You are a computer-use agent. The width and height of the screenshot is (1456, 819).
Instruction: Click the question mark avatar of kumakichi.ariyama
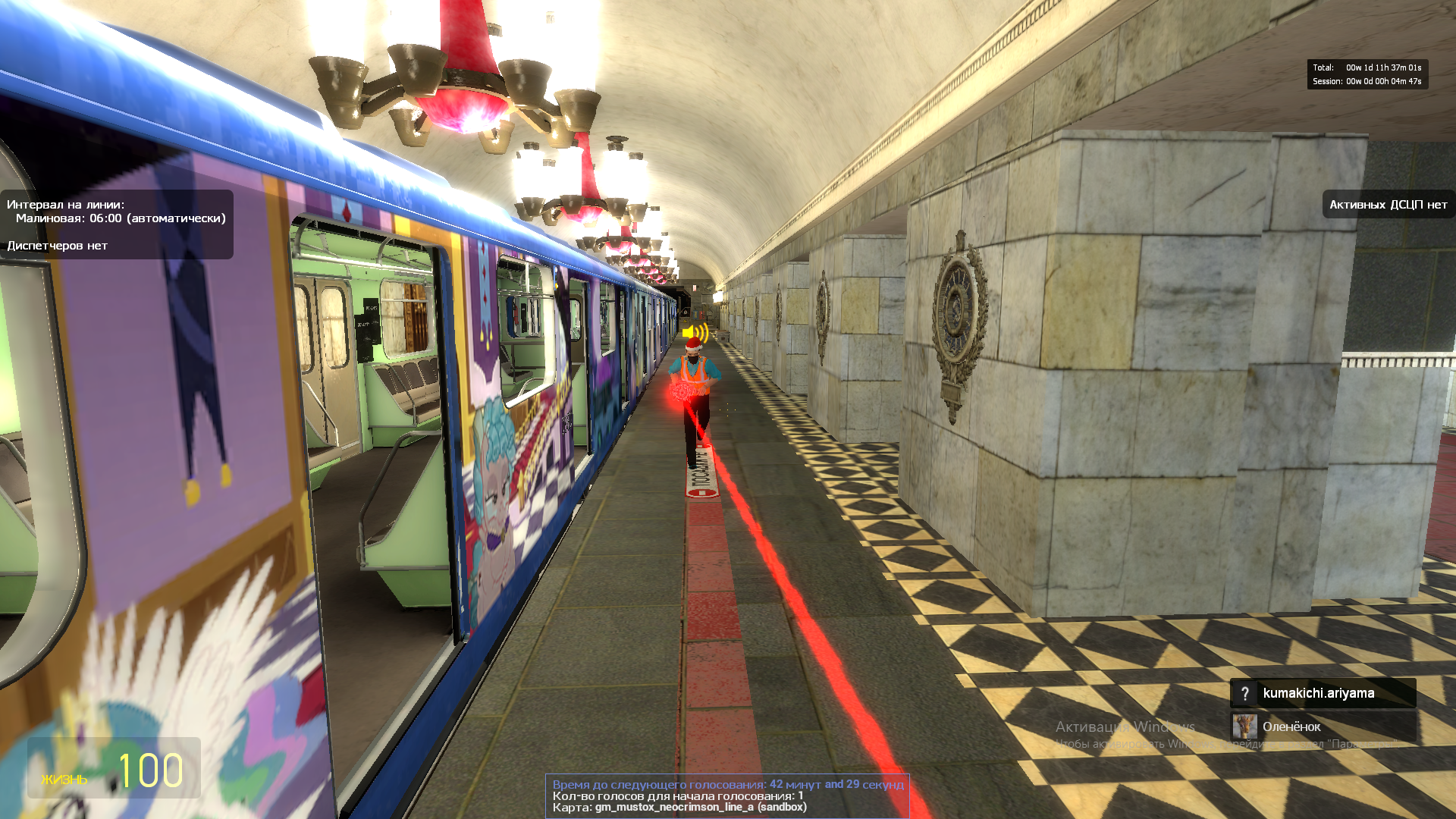1244,693
